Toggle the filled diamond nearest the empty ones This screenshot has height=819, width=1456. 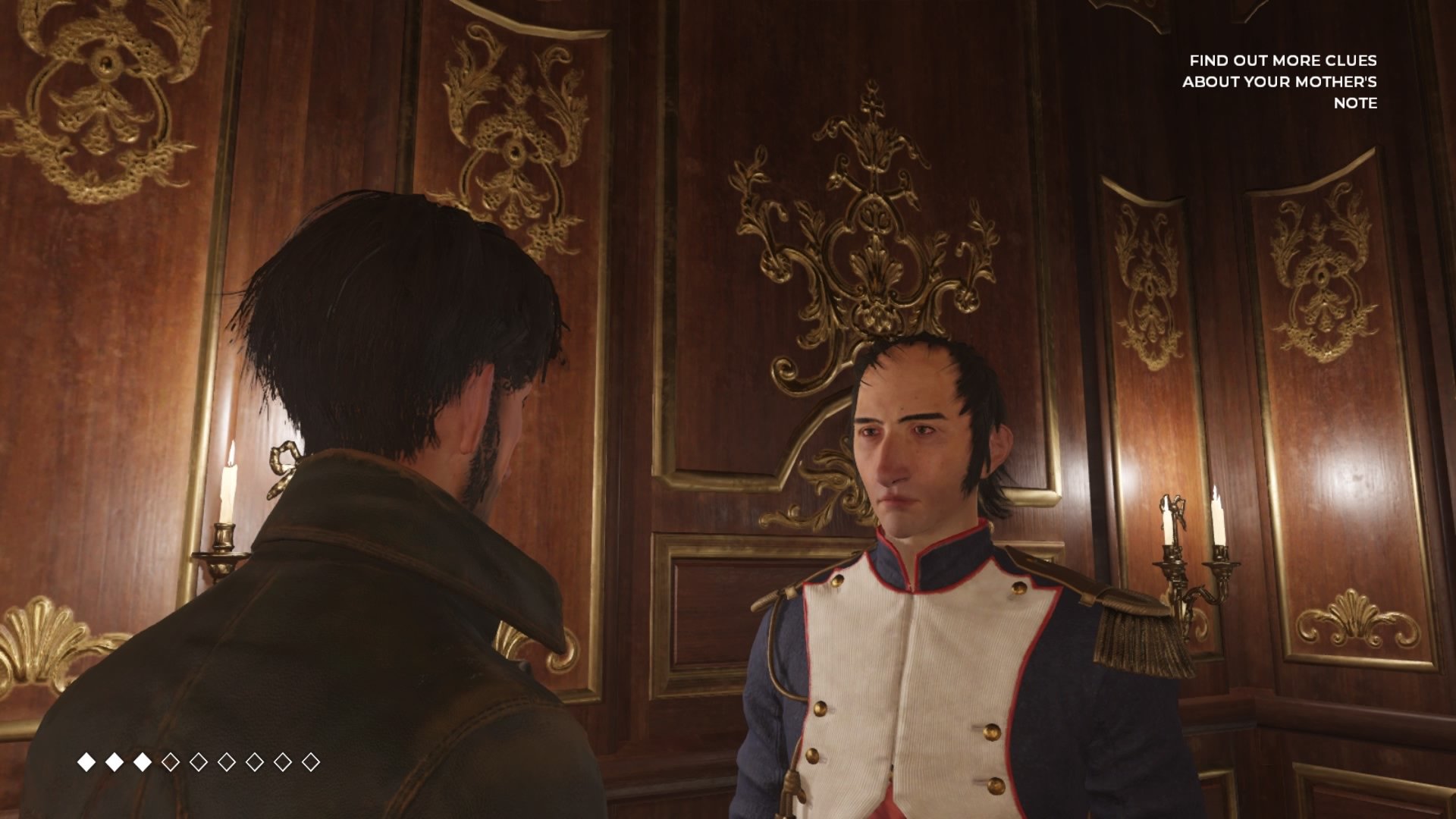tap(143, 761)
